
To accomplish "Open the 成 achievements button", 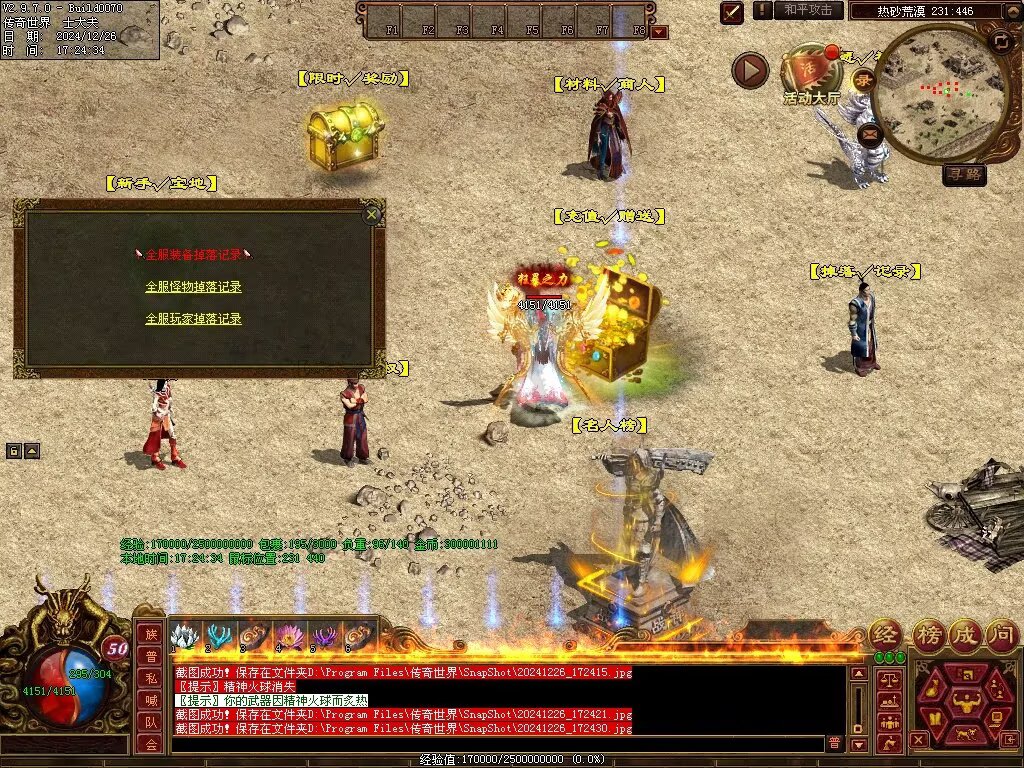I will pos(965,634).
